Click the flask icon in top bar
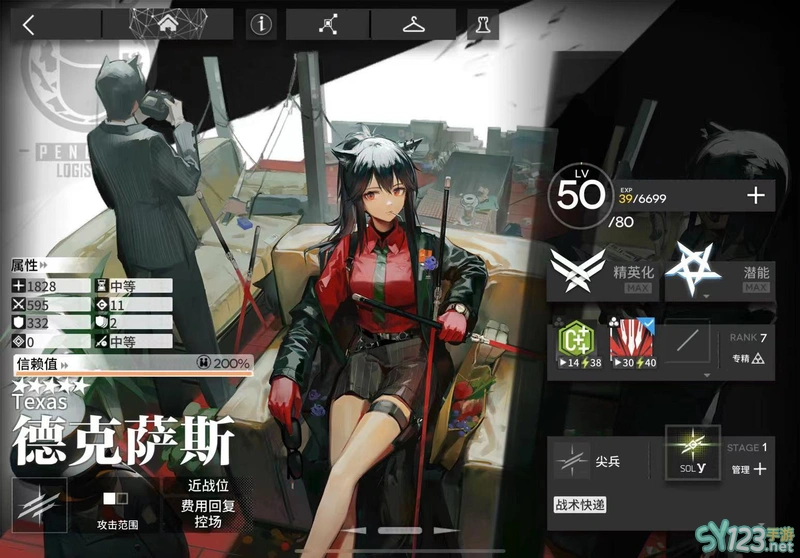This screenshot has height=558, width=800. click(x=482, y=25)
